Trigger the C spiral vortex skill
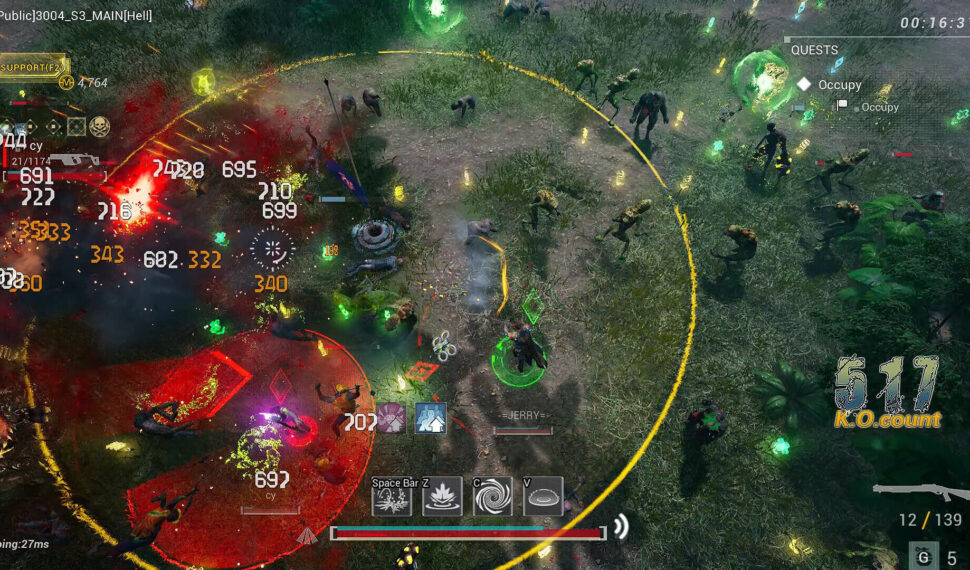The image size is (970, 570). tap(492, 496)
